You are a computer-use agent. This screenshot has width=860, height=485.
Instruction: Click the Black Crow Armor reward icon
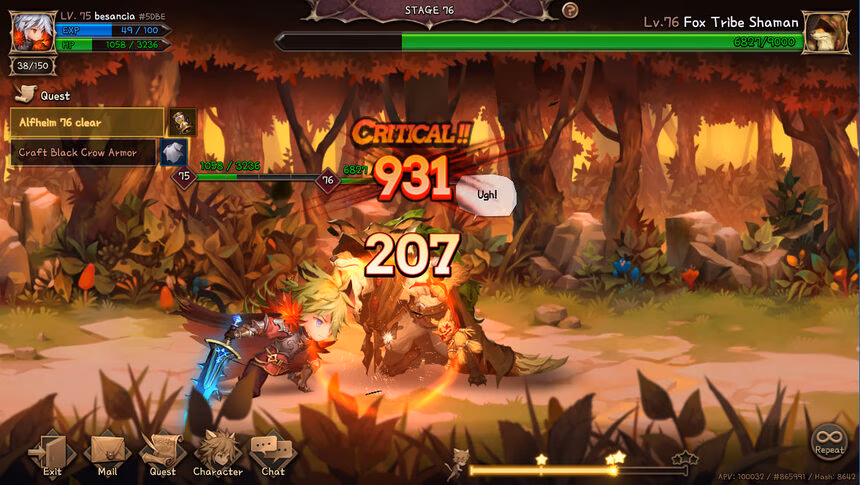[x=174, y=152]
